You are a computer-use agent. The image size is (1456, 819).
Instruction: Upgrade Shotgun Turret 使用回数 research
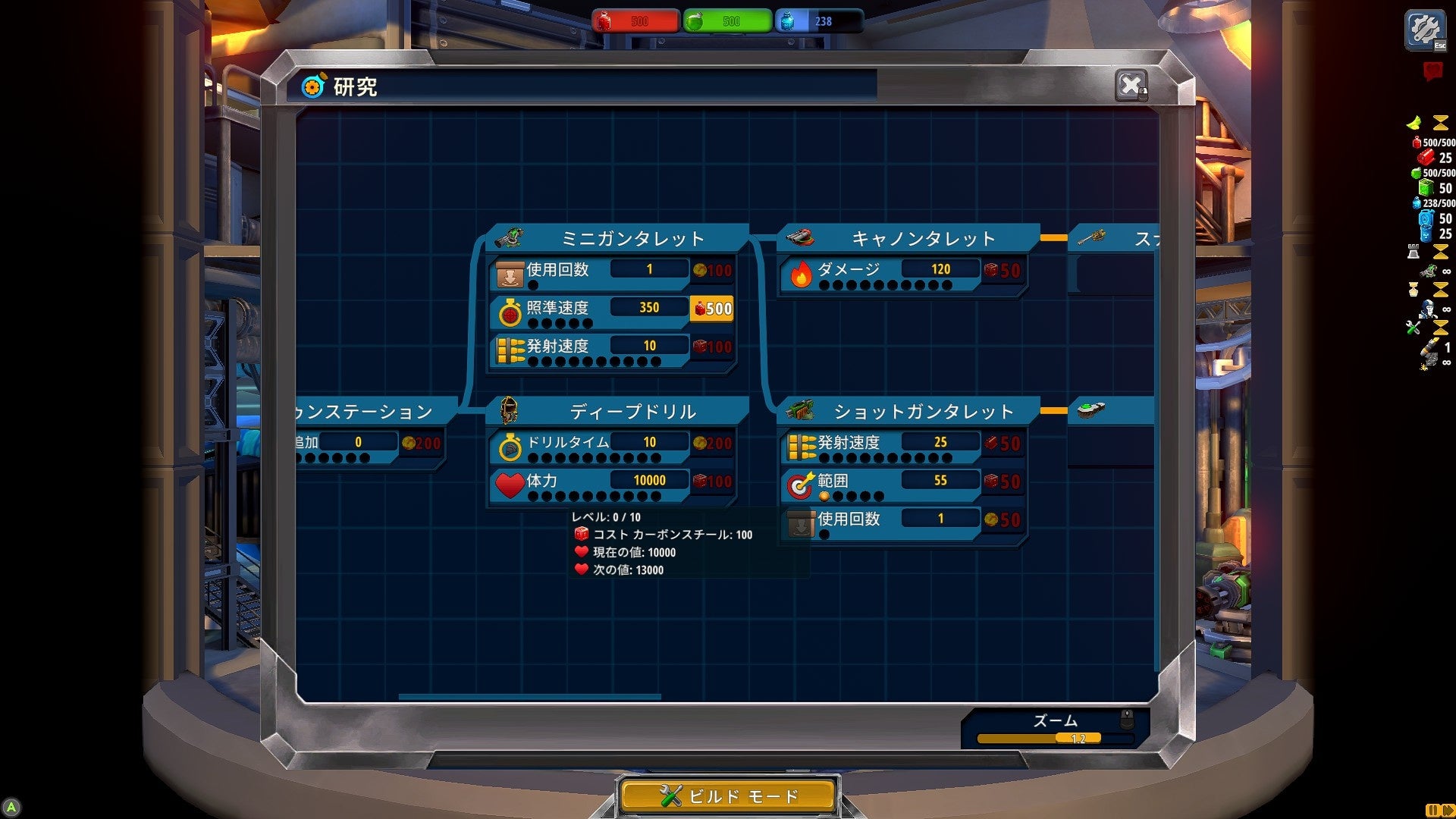pos(1003,520)
